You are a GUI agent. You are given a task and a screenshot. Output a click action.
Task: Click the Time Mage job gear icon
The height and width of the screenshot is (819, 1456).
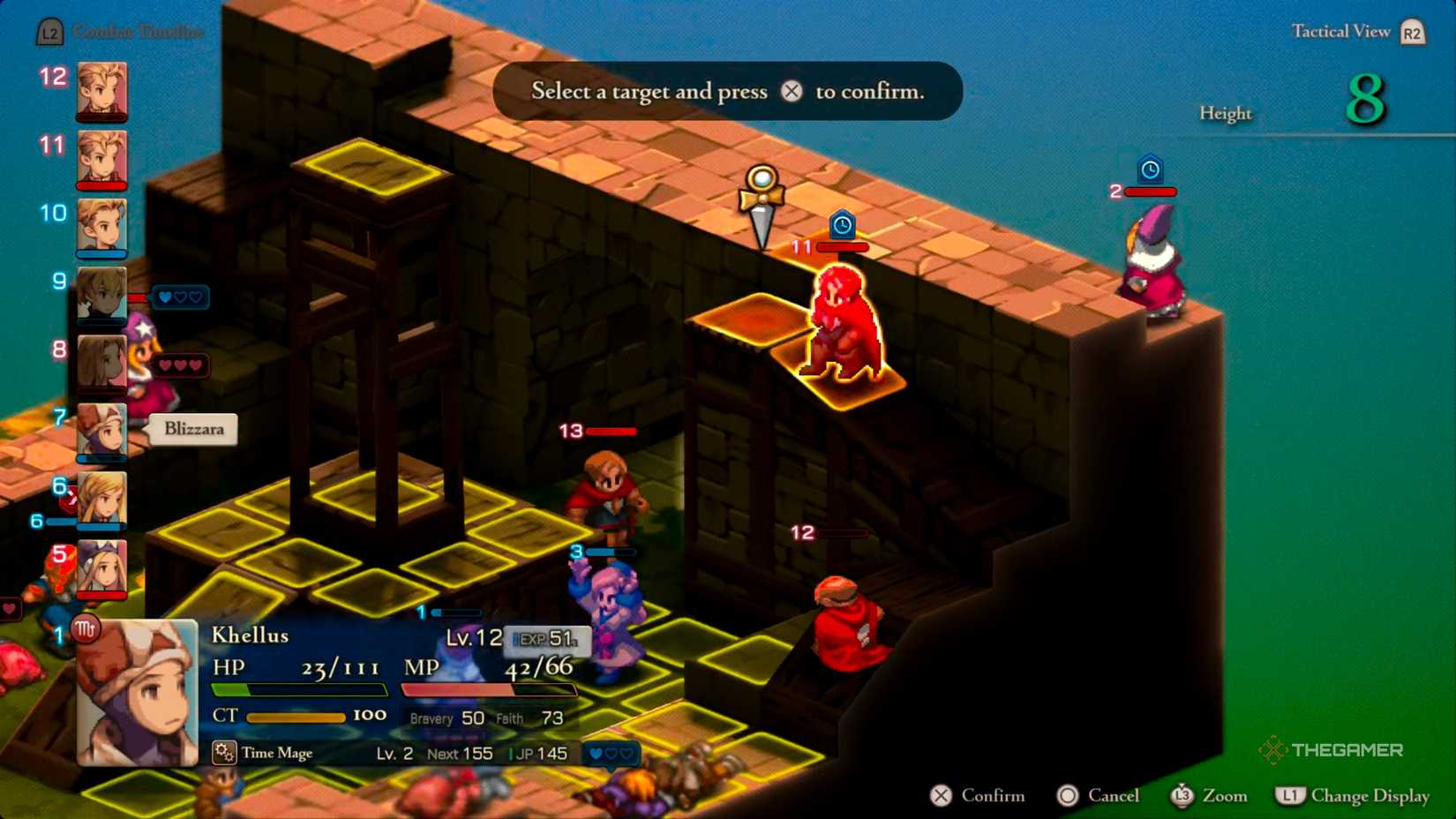[x=223, y=752]
